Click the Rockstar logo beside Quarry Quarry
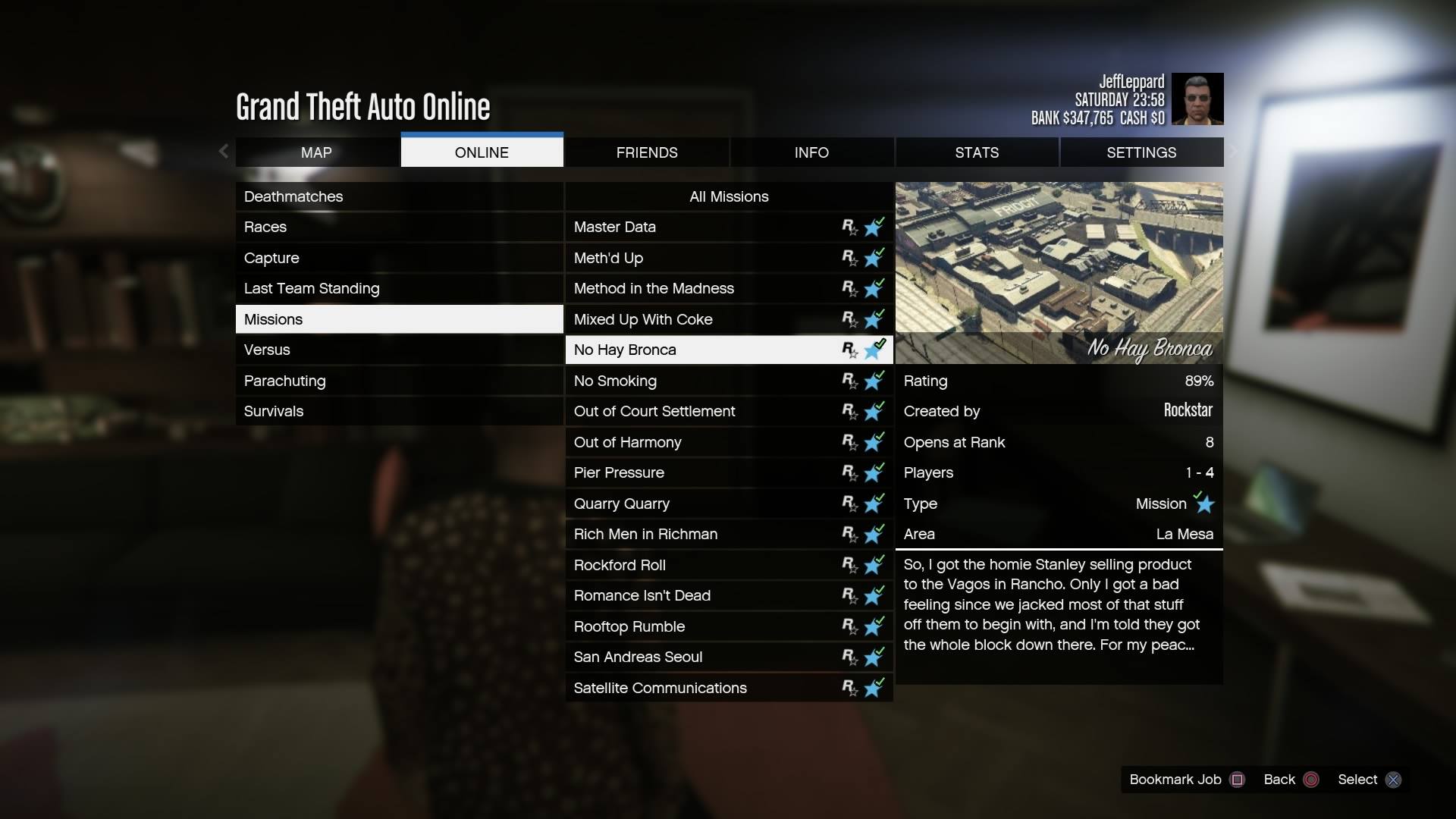Viewport: 1456px width, 819px height. pyautogui.click(x=850, y=504)
